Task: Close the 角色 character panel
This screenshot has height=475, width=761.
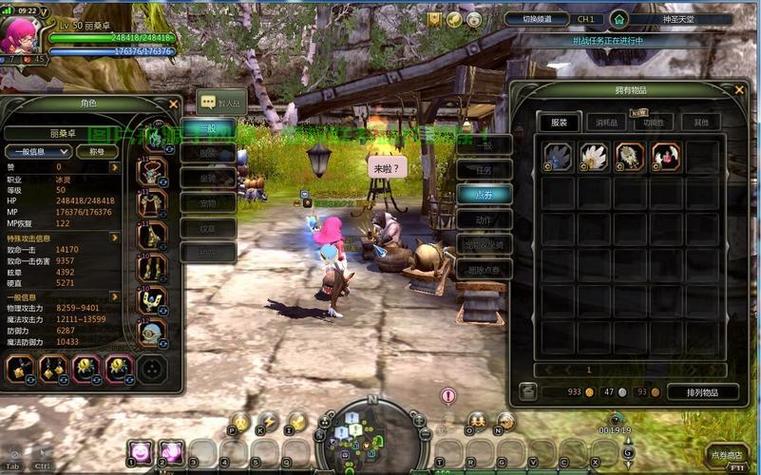Action: (174, 104)
